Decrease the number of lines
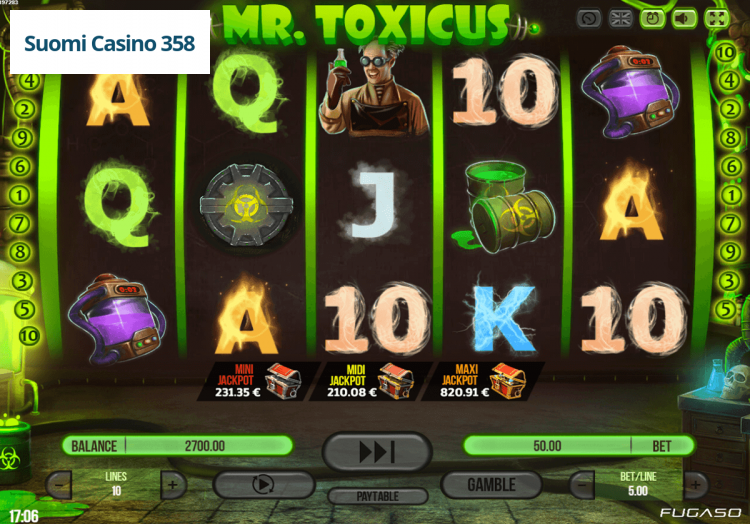Viewport: 750px width, 524px height. tap(59, 486)
